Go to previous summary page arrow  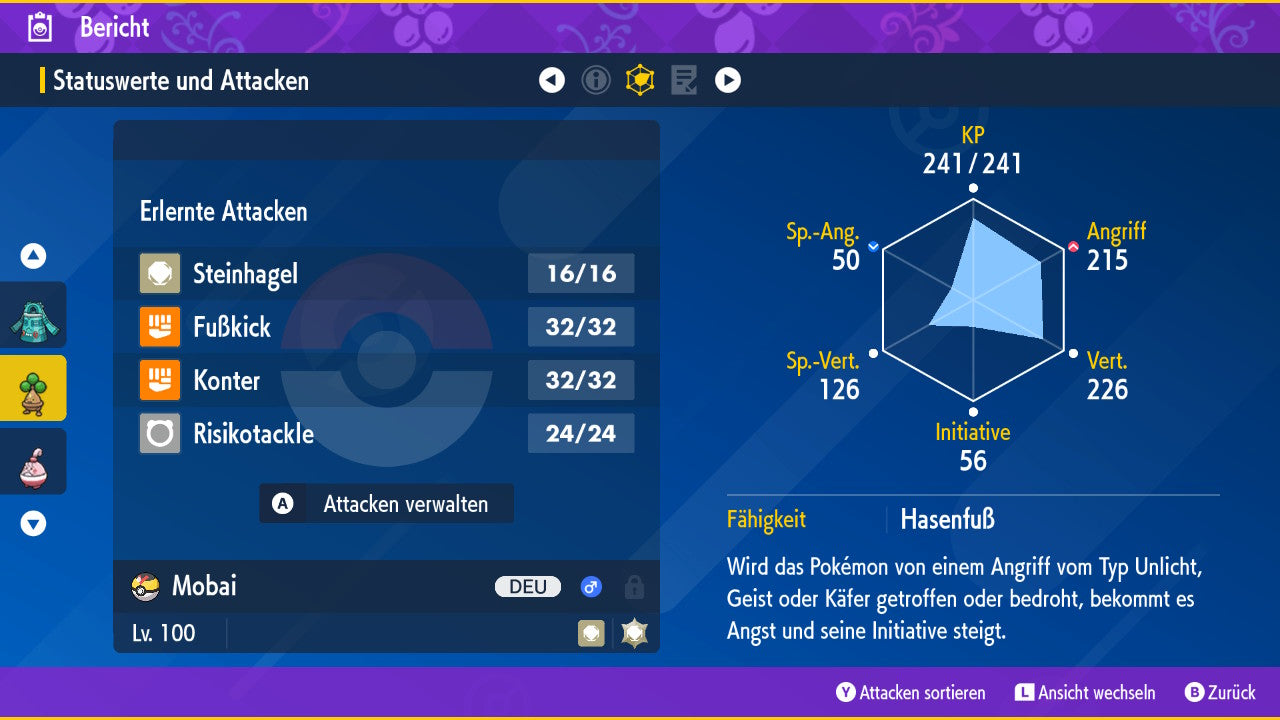coord(552,80)
